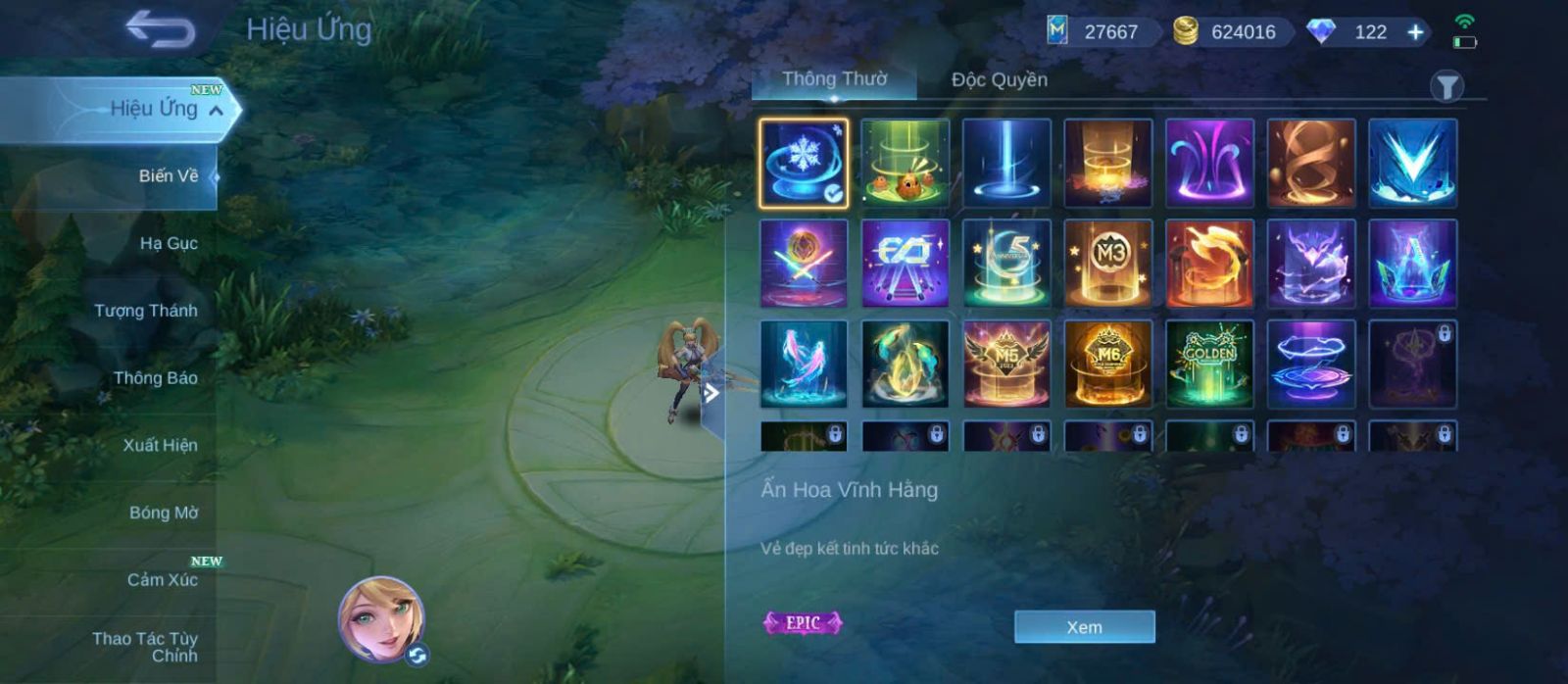Add diamonds with the plus button

(x=1415, y=32)
